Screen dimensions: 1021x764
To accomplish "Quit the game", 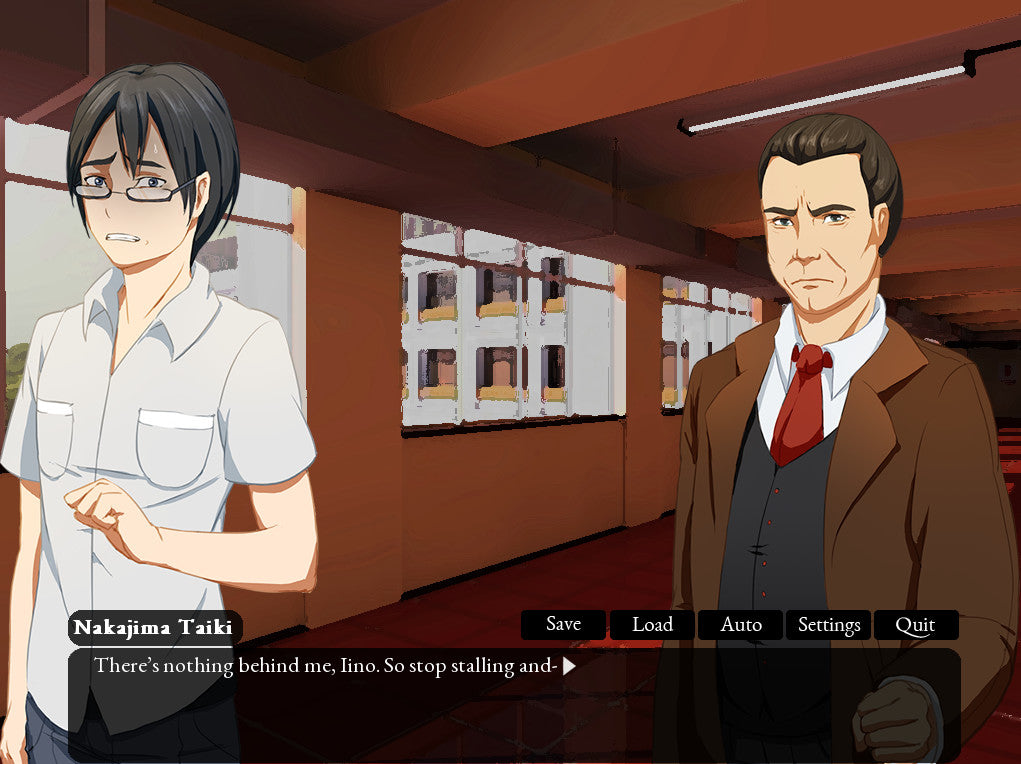I will (915, 625).
